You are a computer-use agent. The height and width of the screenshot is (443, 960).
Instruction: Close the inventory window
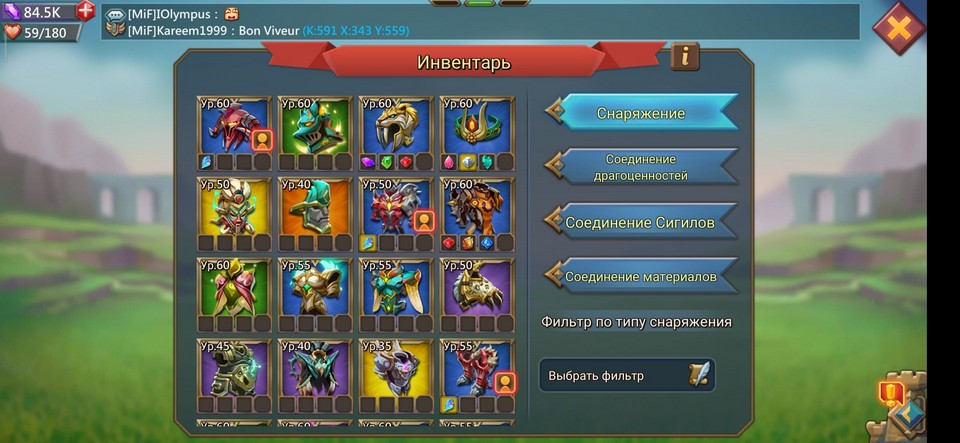898,28
